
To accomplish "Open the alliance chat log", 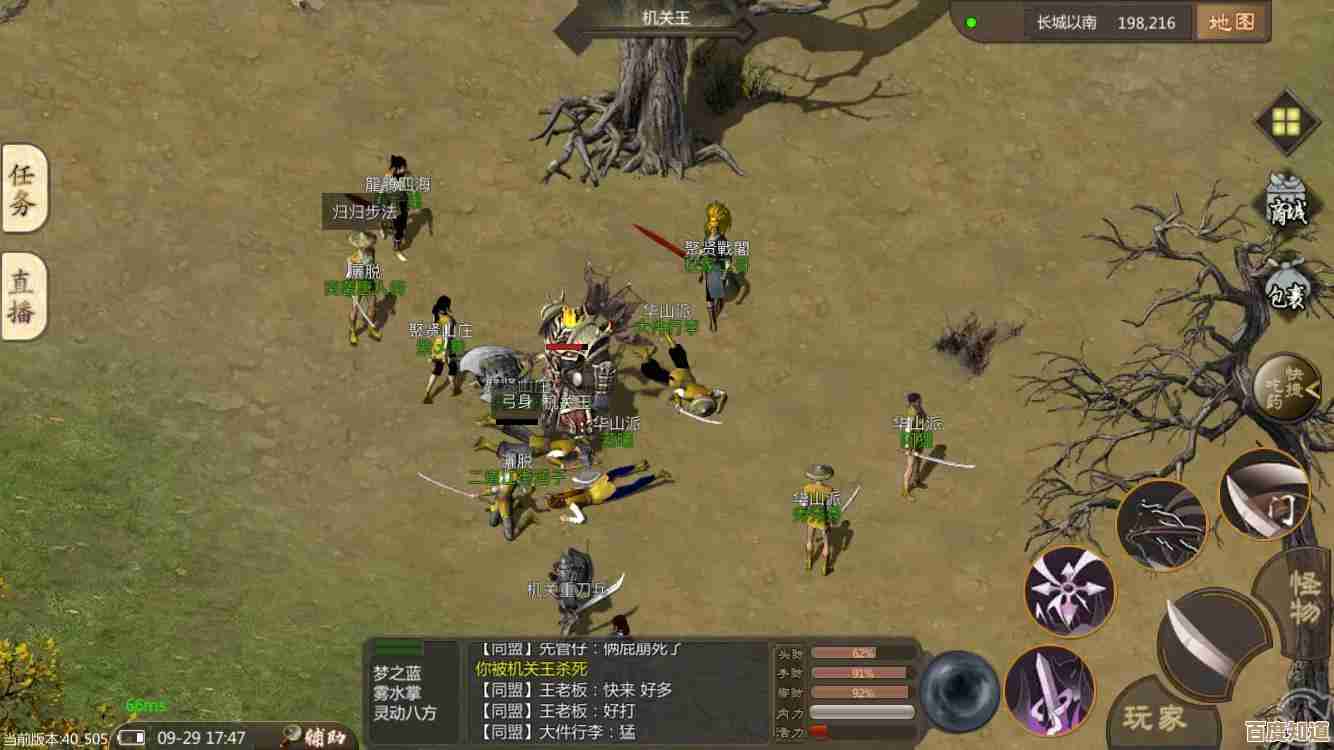I will 618,690.
